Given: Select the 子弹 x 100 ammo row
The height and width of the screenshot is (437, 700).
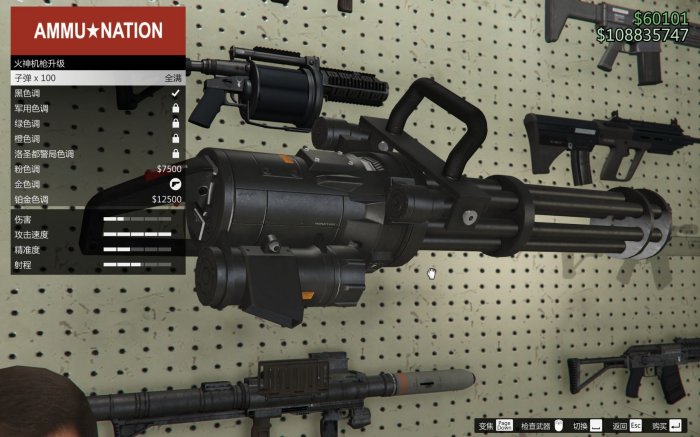Looking at the screenshot, I should click(x=97, y=77).
